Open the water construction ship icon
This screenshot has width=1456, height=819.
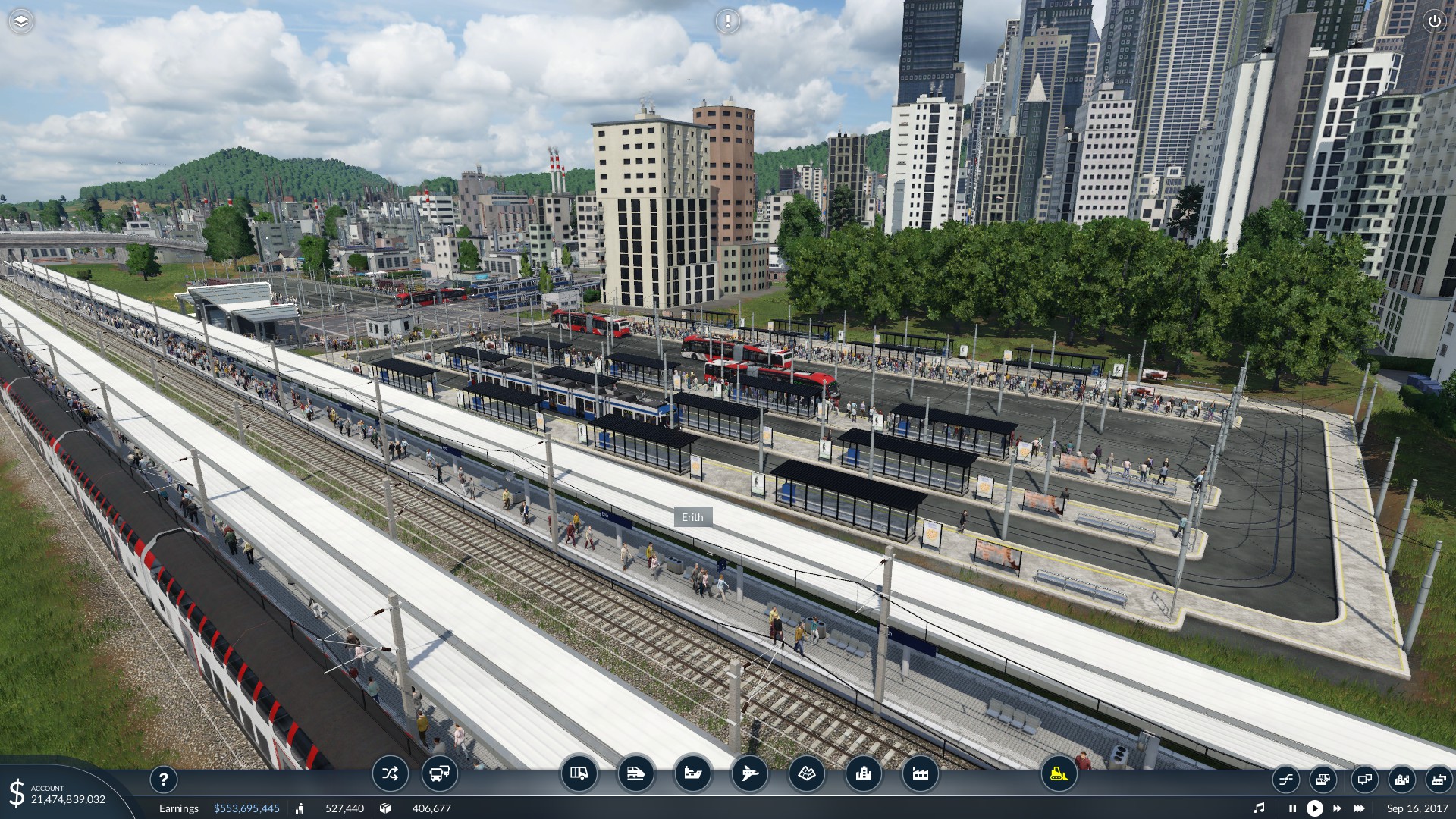[692, 774]
